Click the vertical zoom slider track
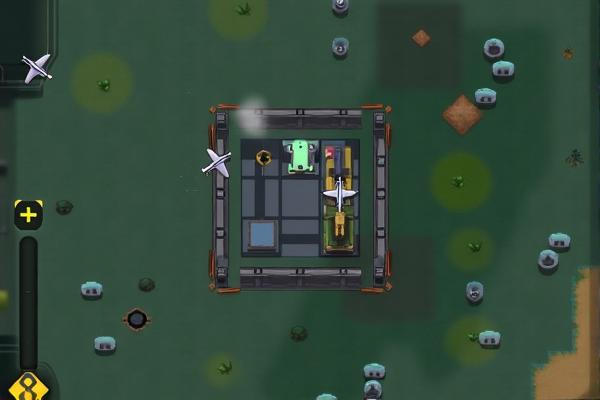 coord(28,300)
